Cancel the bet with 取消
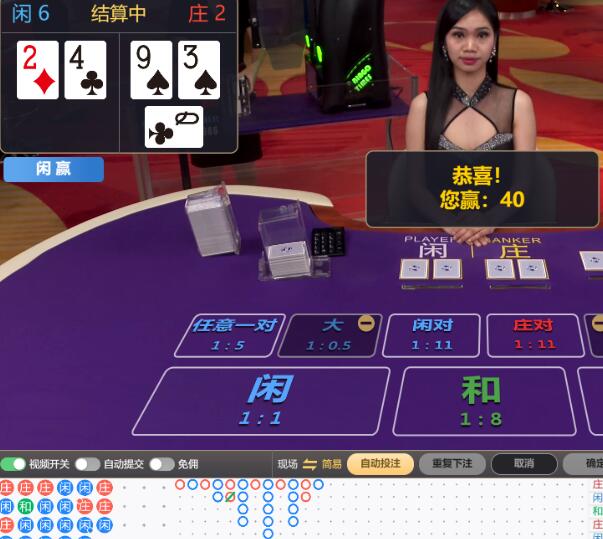The width and height of the screenshot is (603, 539). pos(523,464)
